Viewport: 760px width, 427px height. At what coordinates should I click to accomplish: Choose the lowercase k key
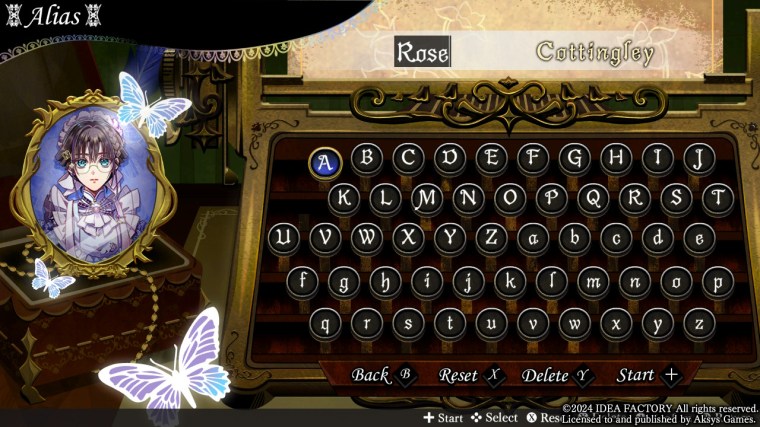tap(510, 281)
